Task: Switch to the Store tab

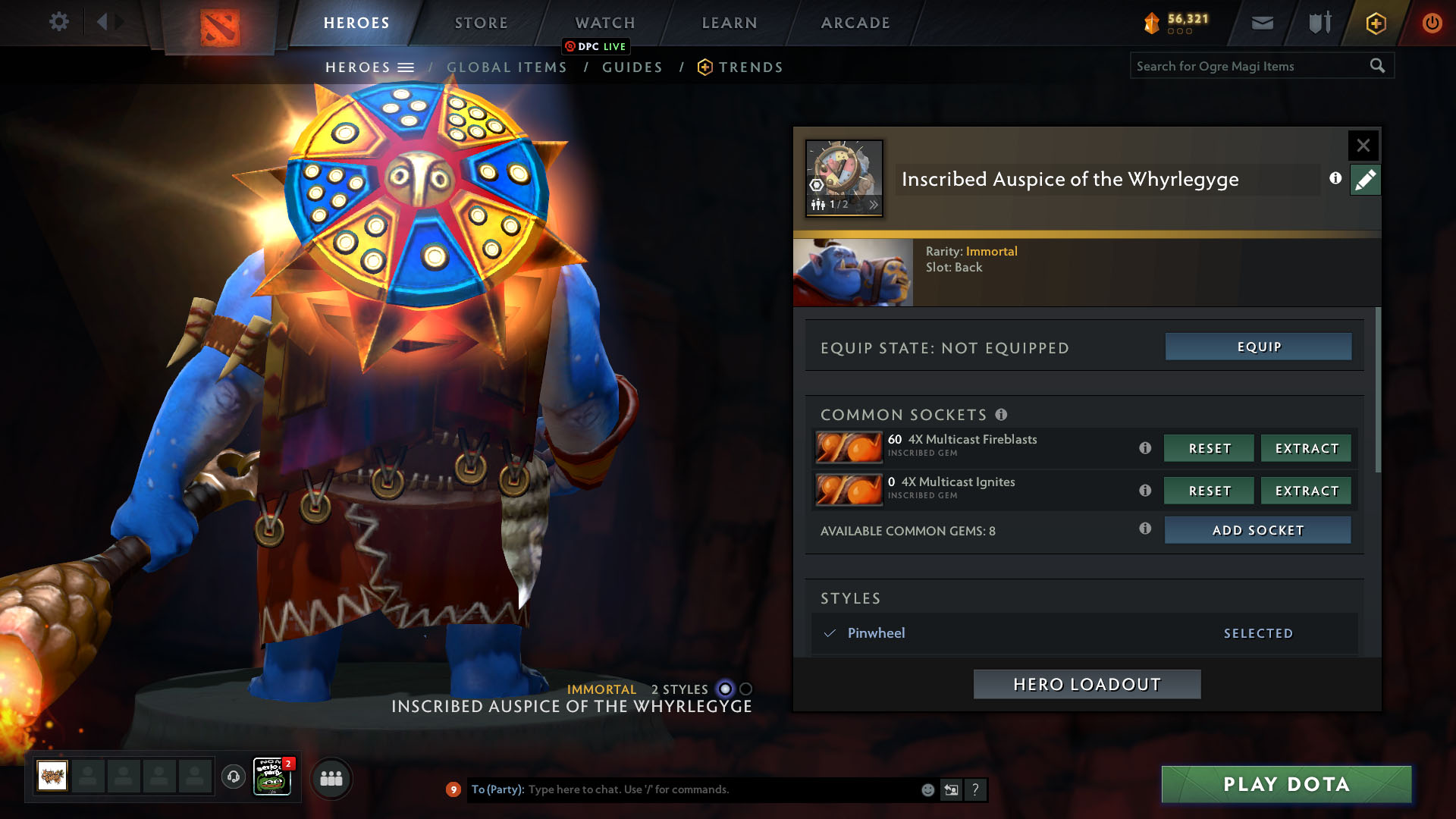Action: [481, 23]
